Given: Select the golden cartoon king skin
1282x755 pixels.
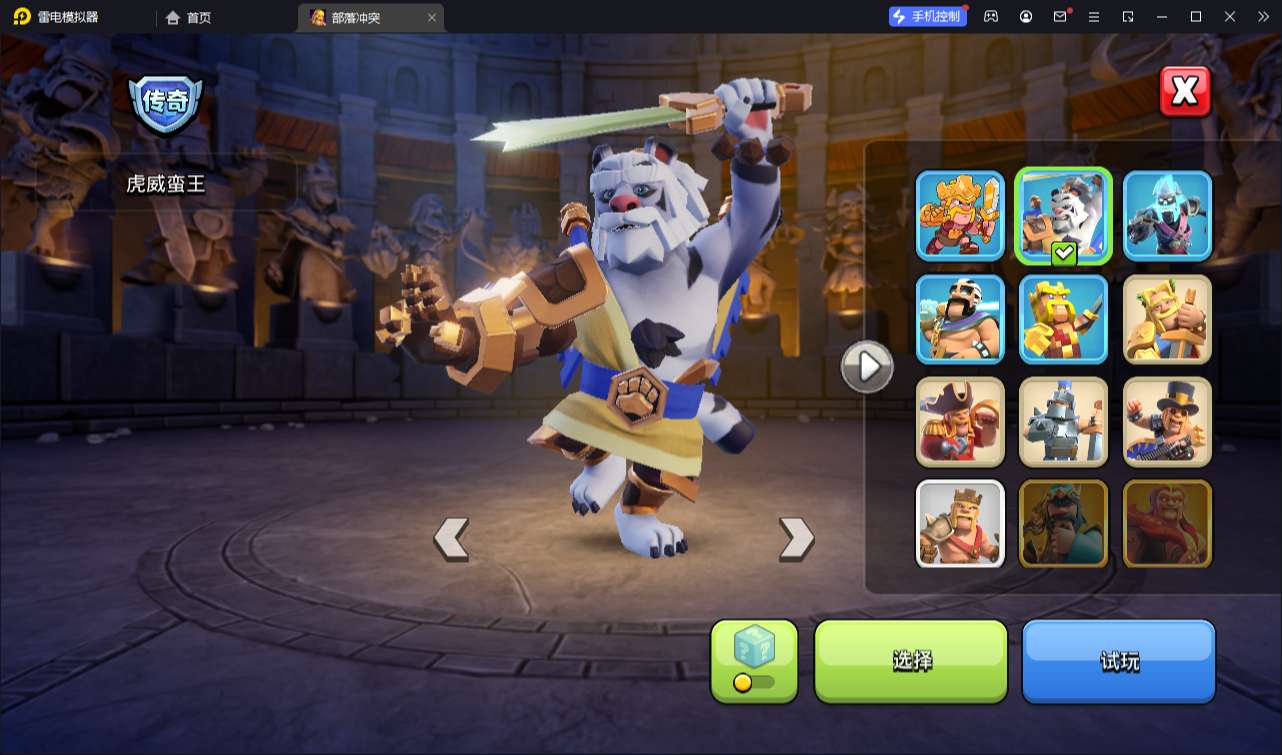Looking at the screenshot, I should pos(960,216).
